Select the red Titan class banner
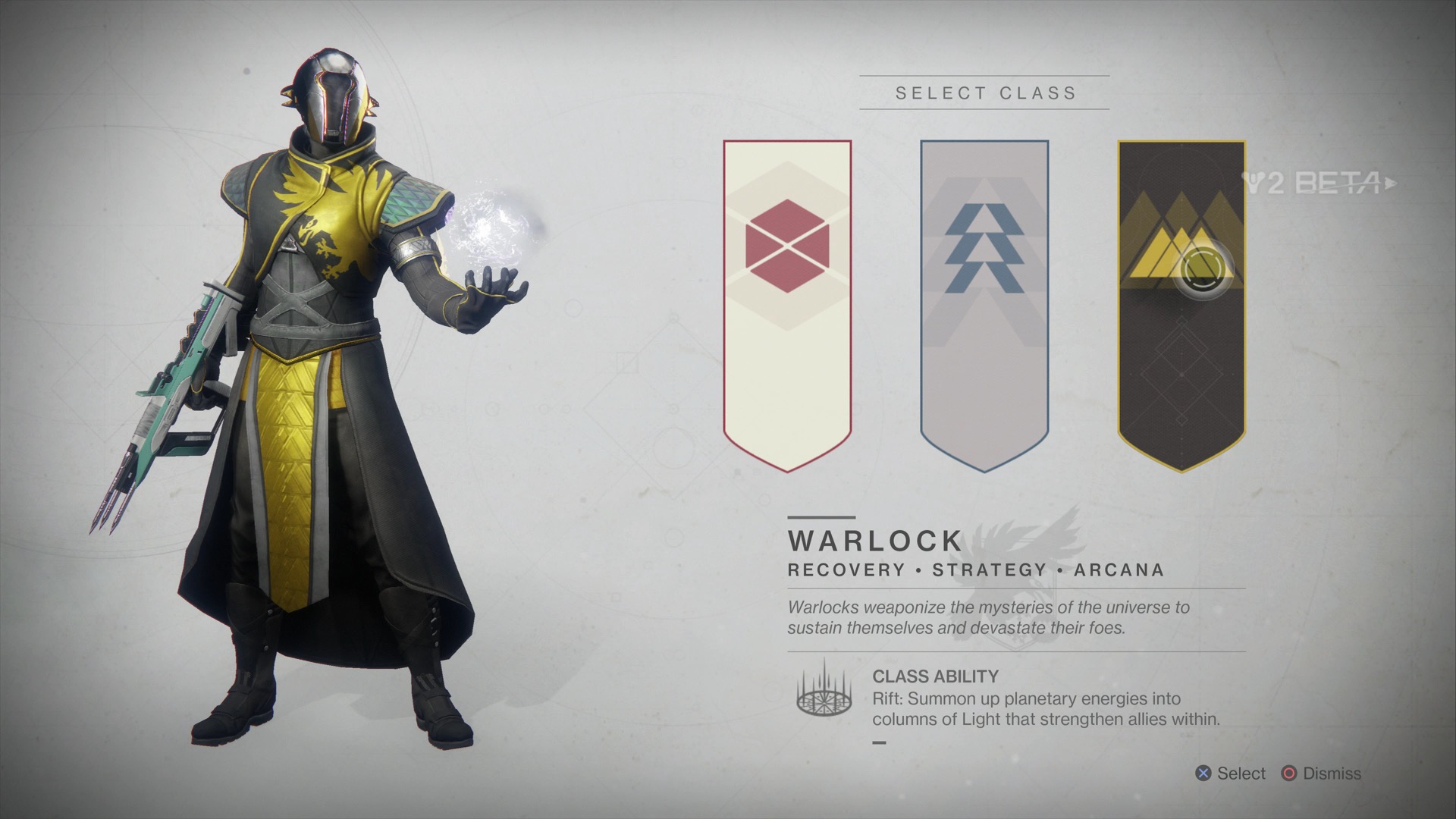 tap(787, 303)
